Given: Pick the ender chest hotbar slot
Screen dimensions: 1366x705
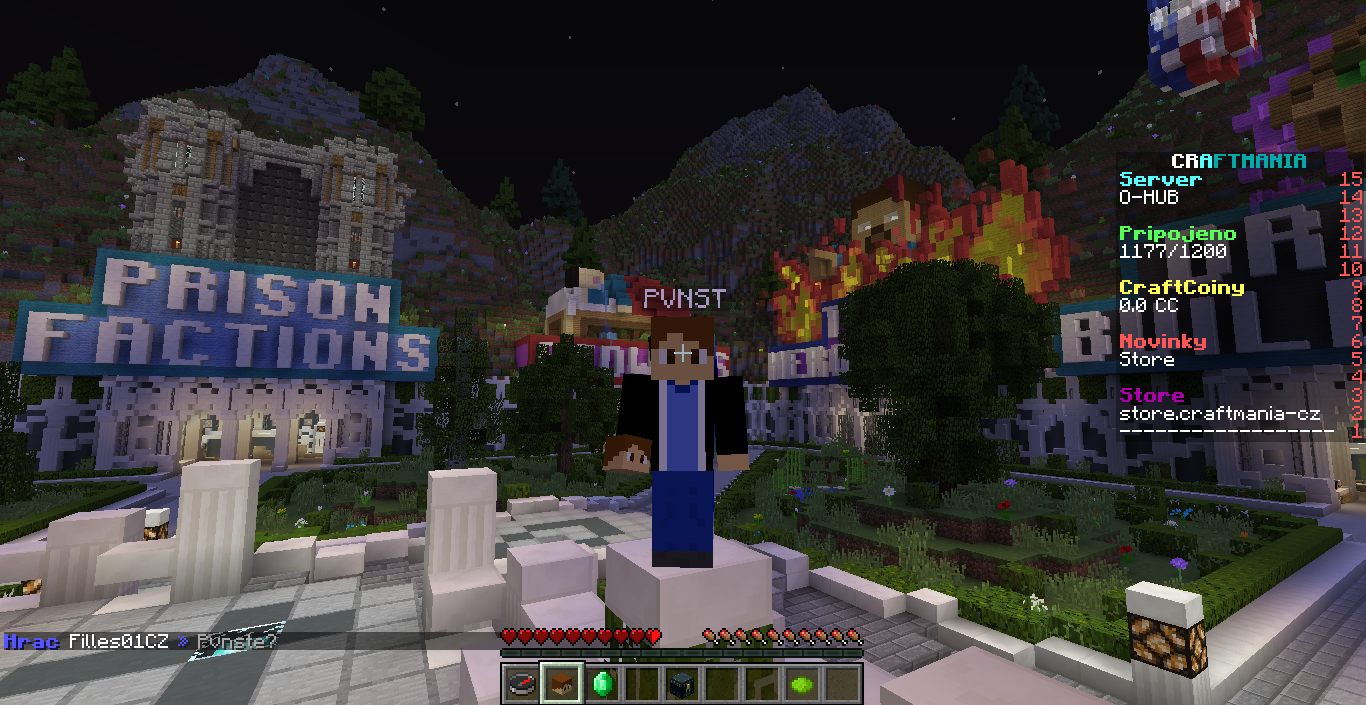Looking at the screenshot, I should [683, 684].
